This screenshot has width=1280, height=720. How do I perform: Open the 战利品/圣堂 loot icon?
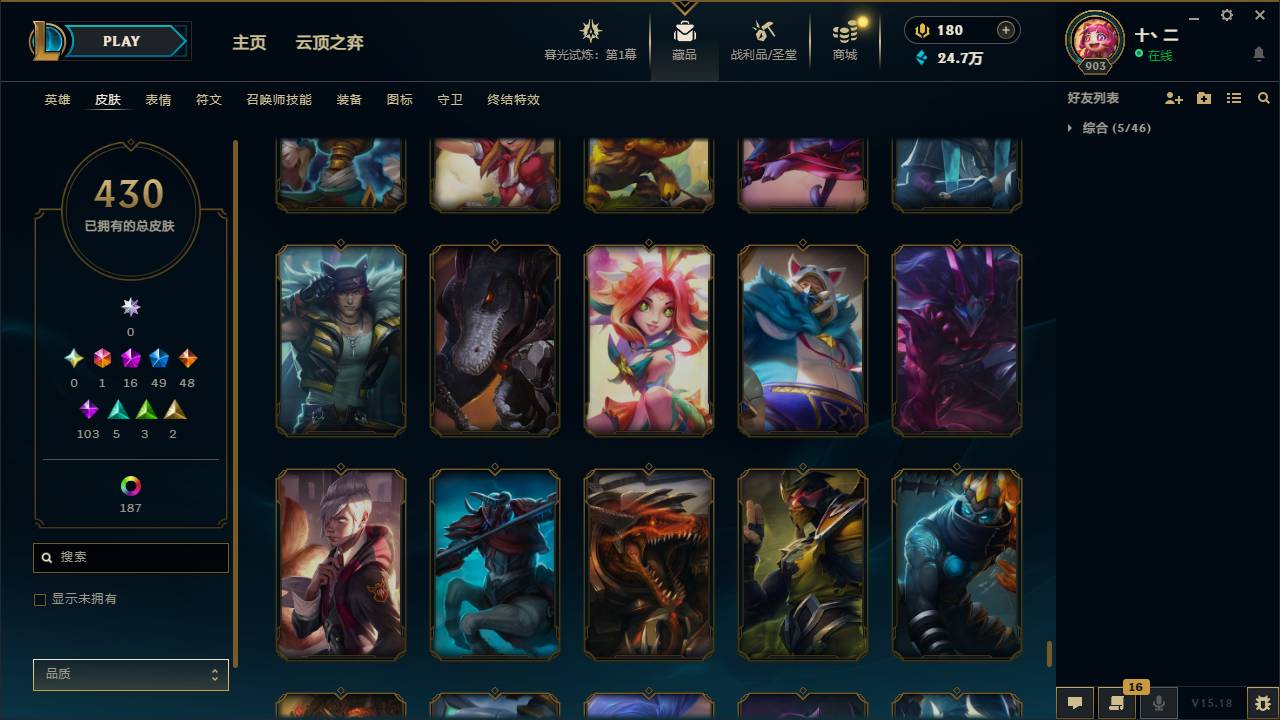click(x=764, y=40)
